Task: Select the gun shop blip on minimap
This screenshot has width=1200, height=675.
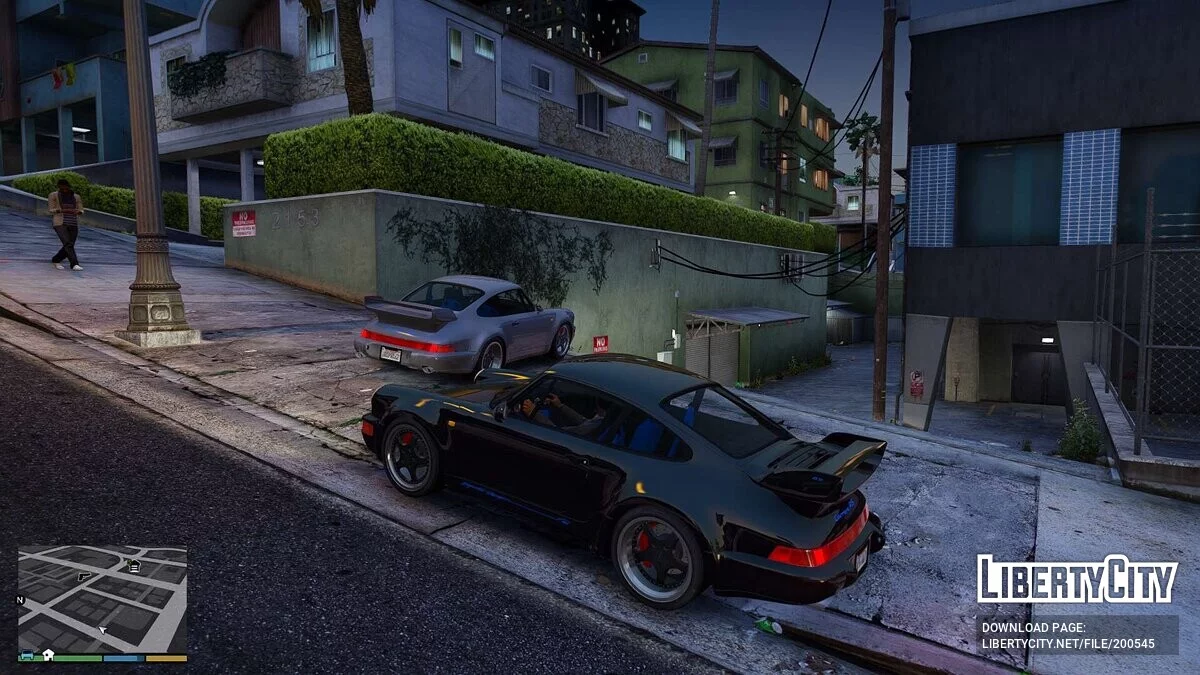Action: [x=83, y=576]
